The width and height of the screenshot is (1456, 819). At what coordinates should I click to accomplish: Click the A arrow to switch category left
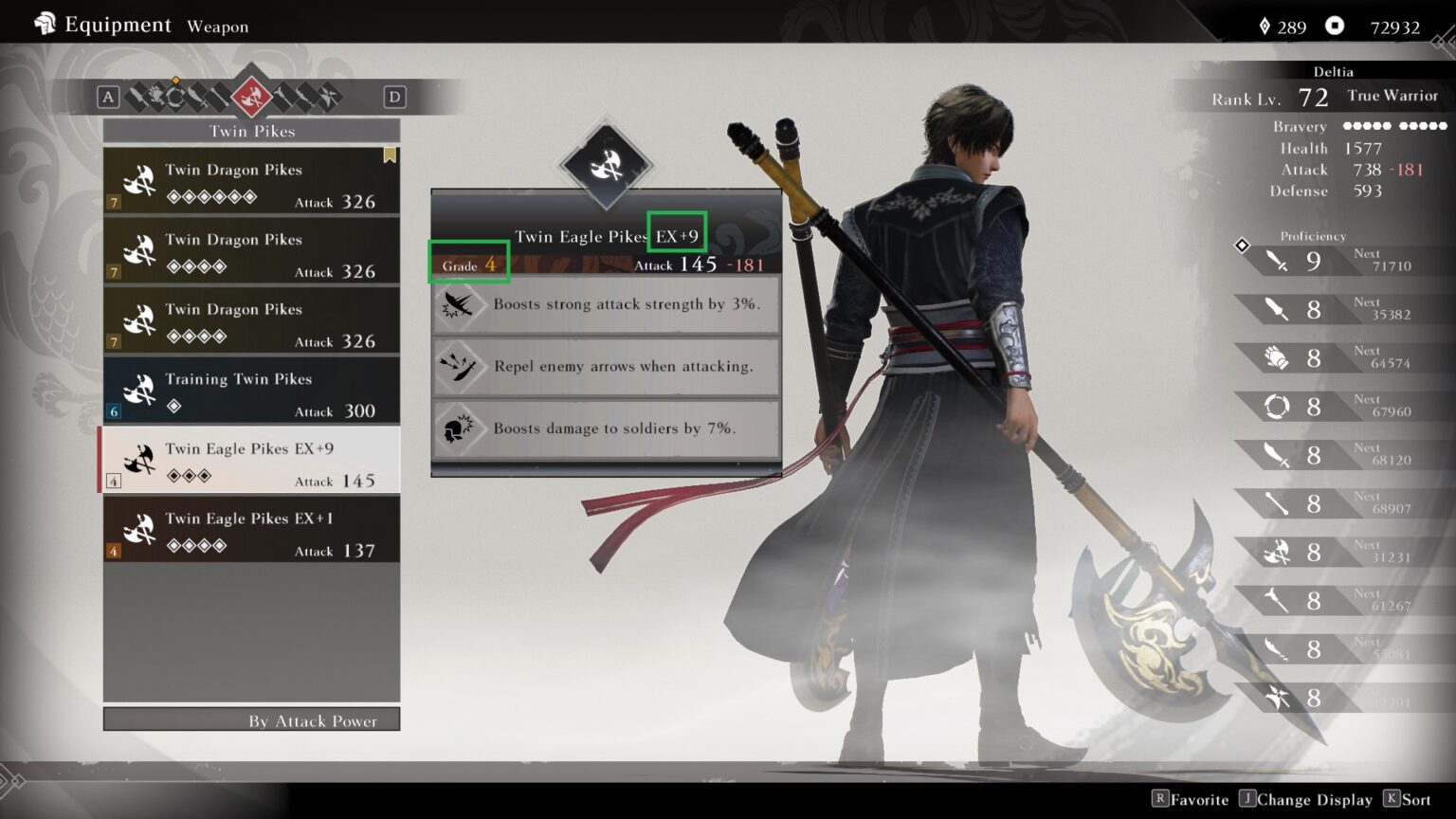pos(108,97)
